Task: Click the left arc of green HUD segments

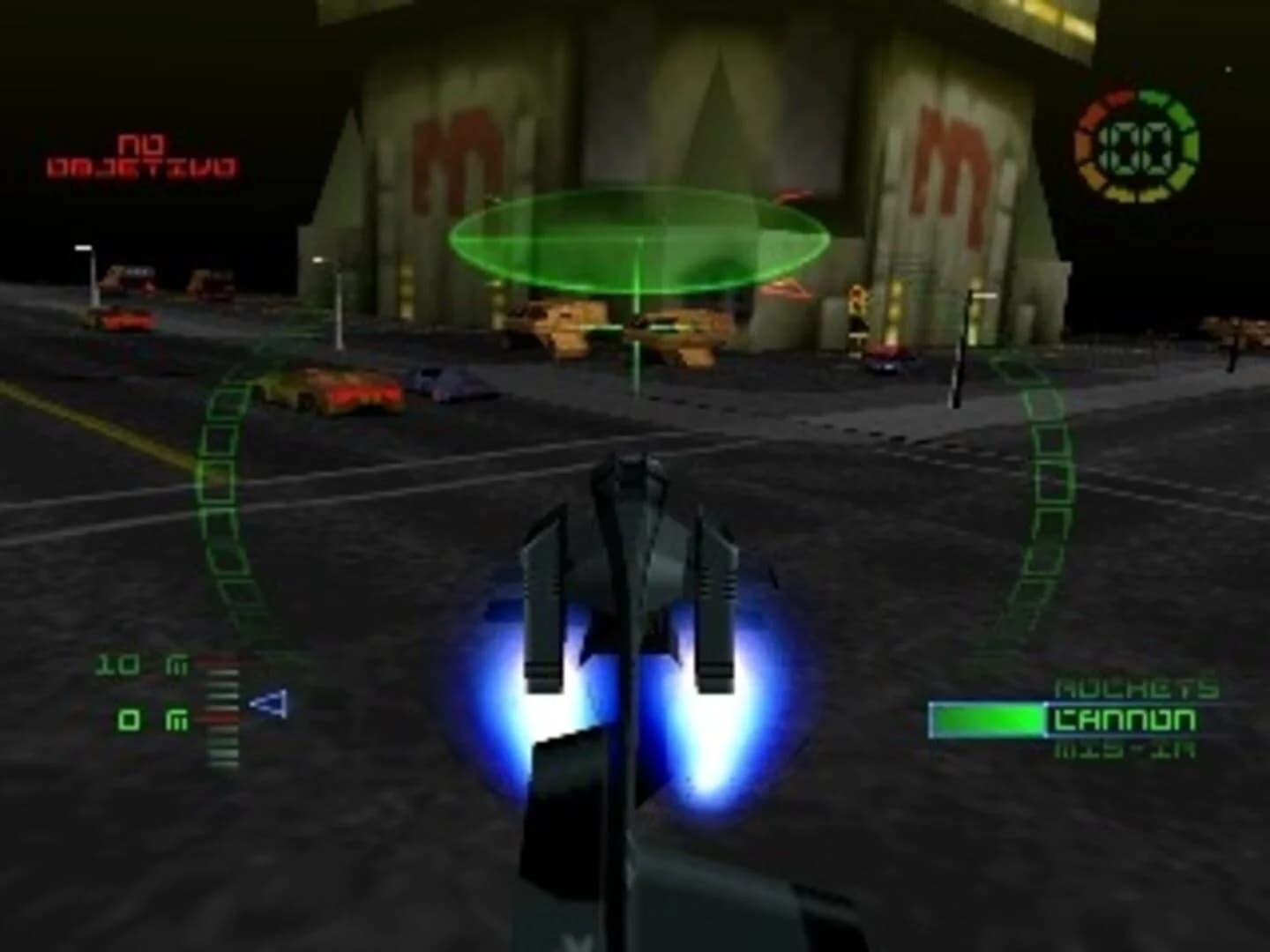Action: pyautogui.click(x=225, y=494)
